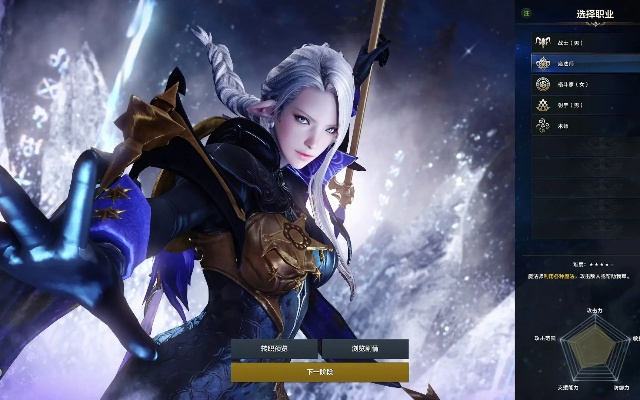Viewport: 640px width, 400px height.
Task: Open the grey button right of the preview pair
Action: point(365,348)
